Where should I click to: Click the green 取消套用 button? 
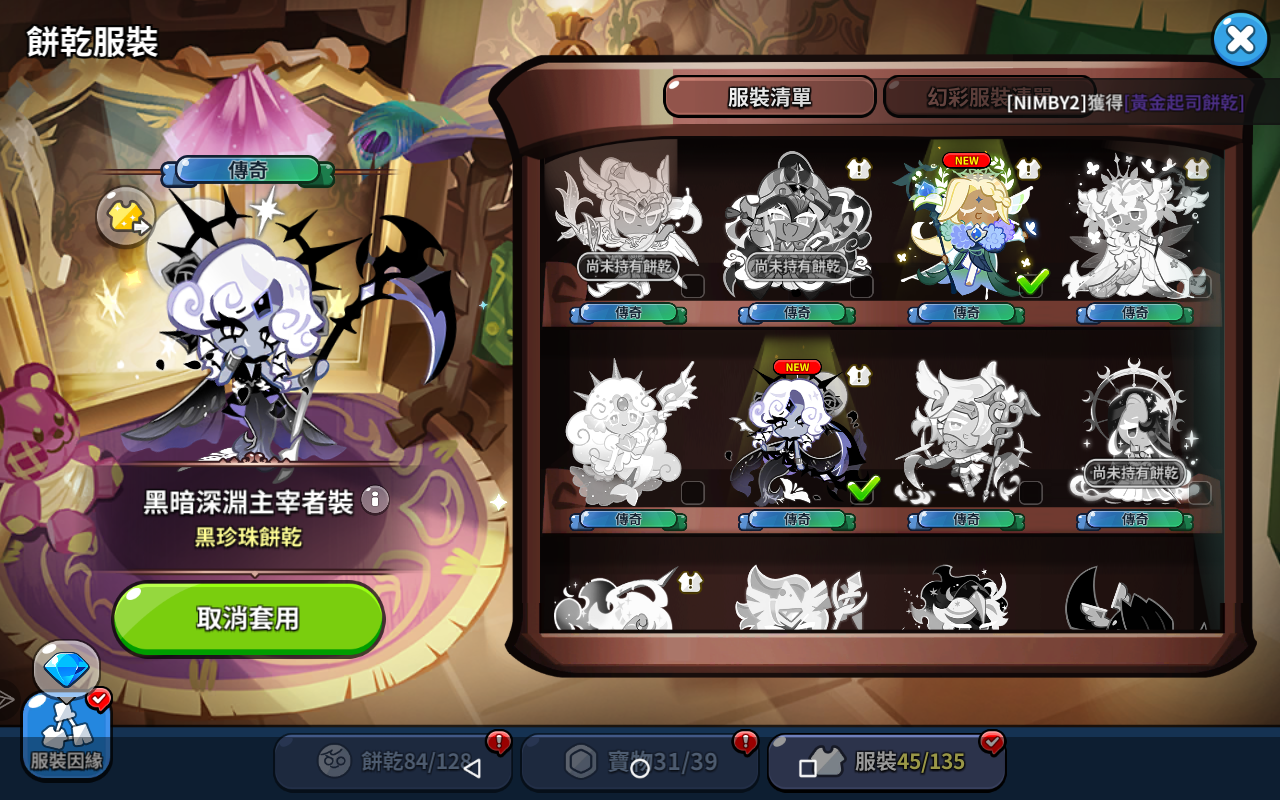coord(248,618)
